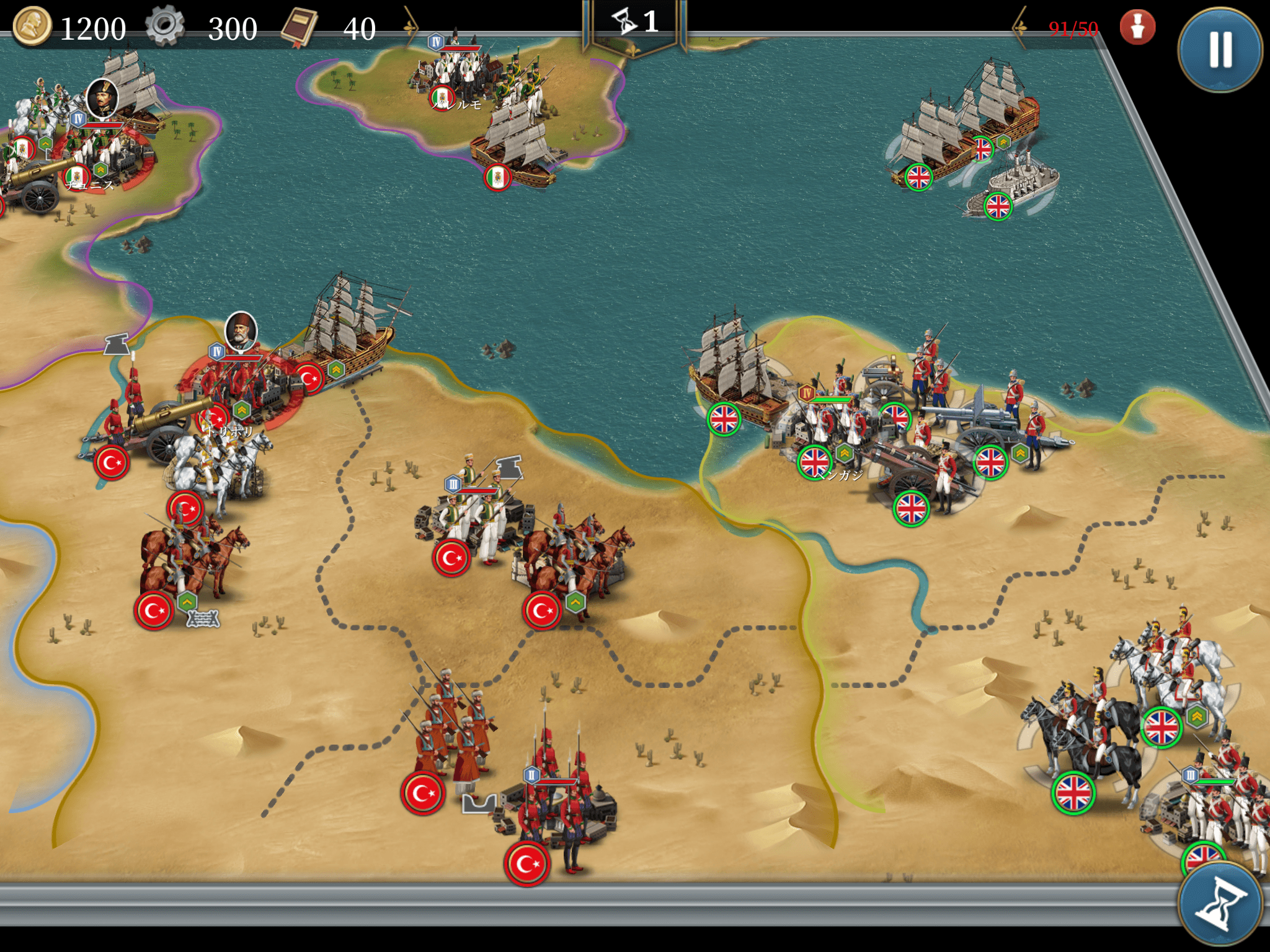Screen dimensions: 1270x952
Task: Click the red pawn population icon
Action: (1137, 27)
